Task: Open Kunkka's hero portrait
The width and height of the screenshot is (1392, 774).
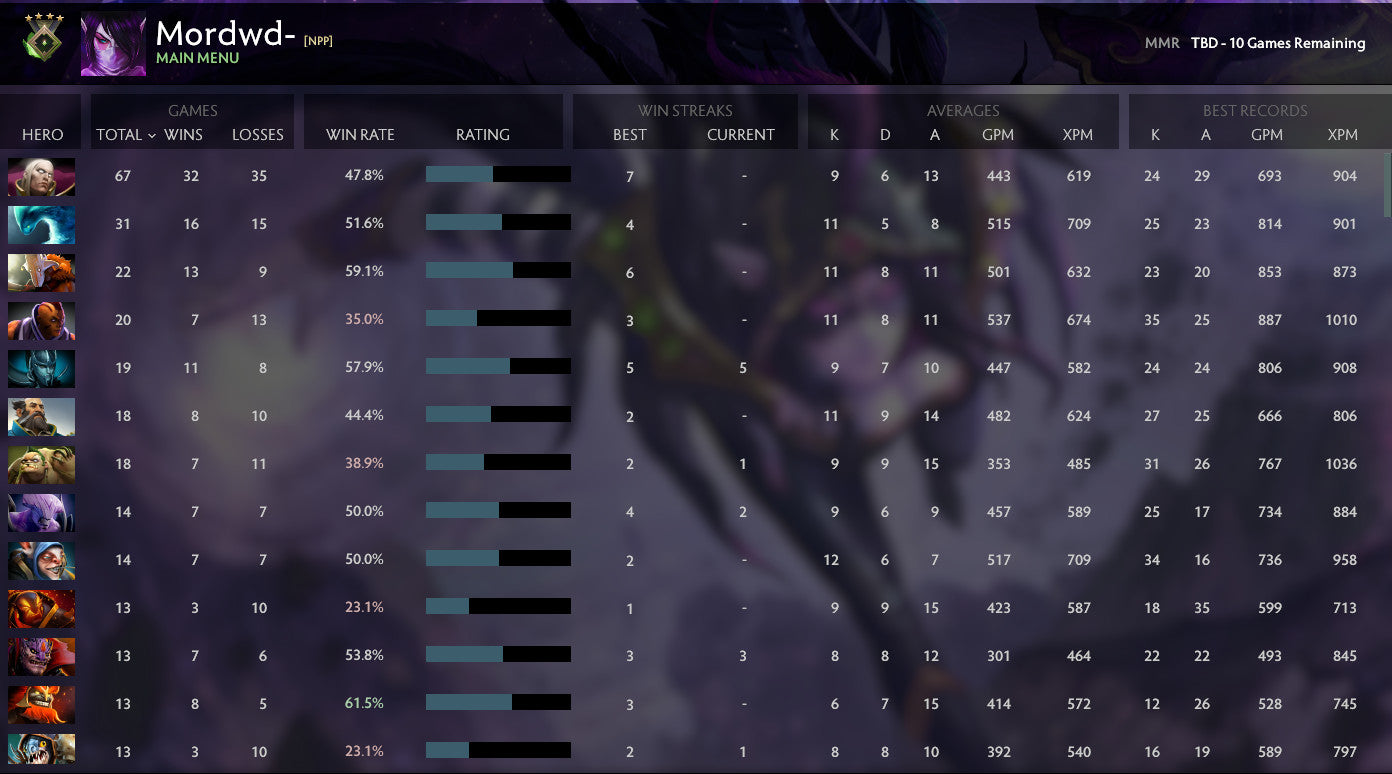Action: (x=41, y=415)
